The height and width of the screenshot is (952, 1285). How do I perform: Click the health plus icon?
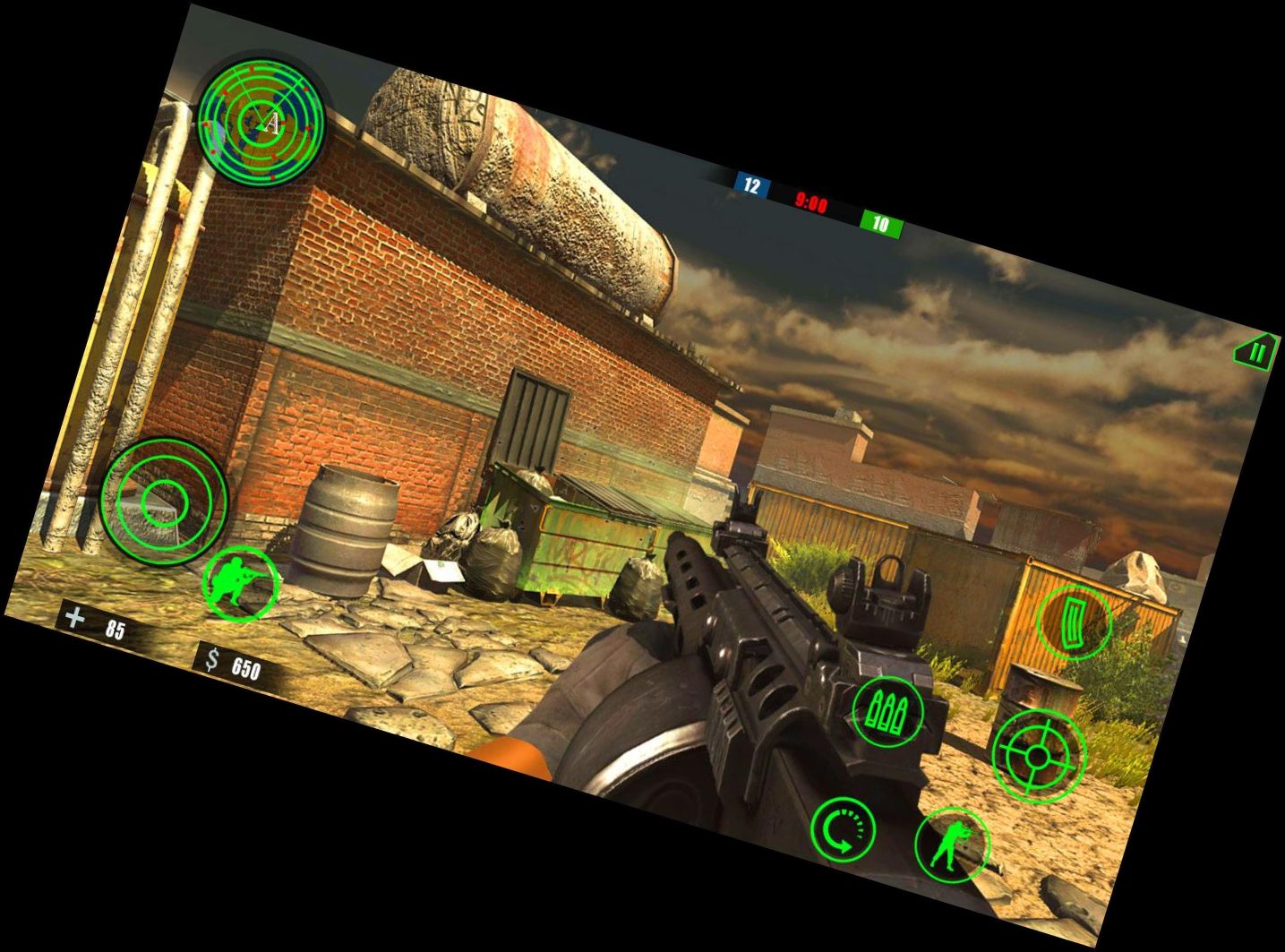[77, 616]
